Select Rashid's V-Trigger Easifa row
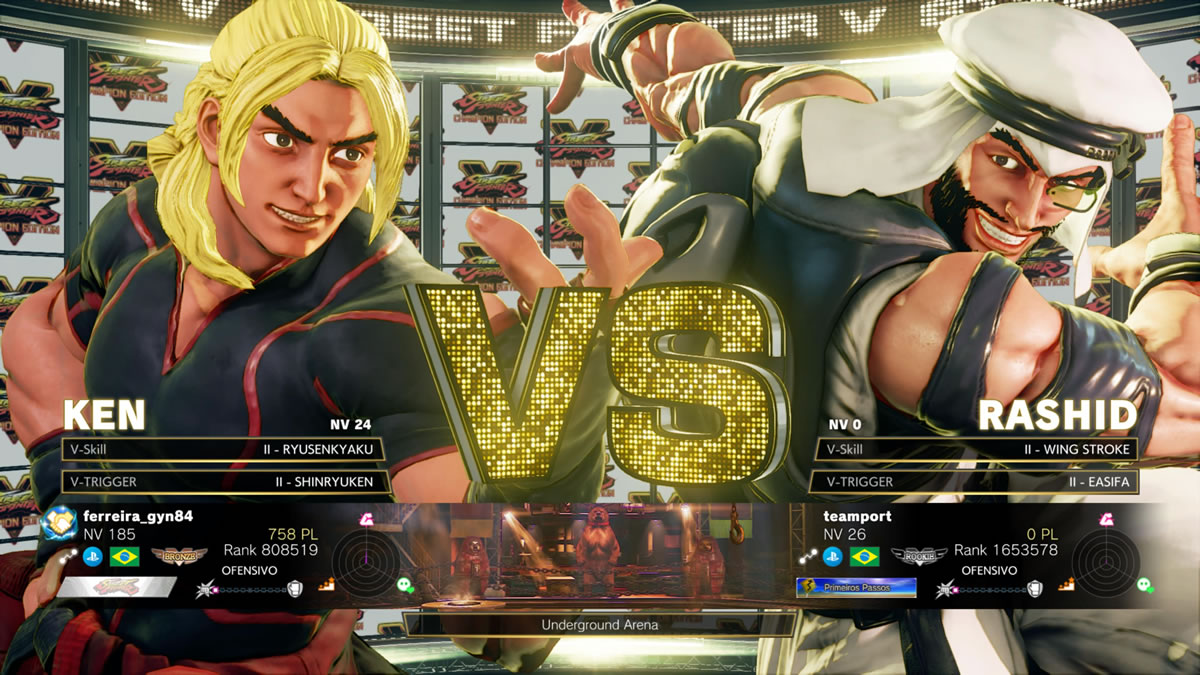1200x675 pixels. pos(976,482)
